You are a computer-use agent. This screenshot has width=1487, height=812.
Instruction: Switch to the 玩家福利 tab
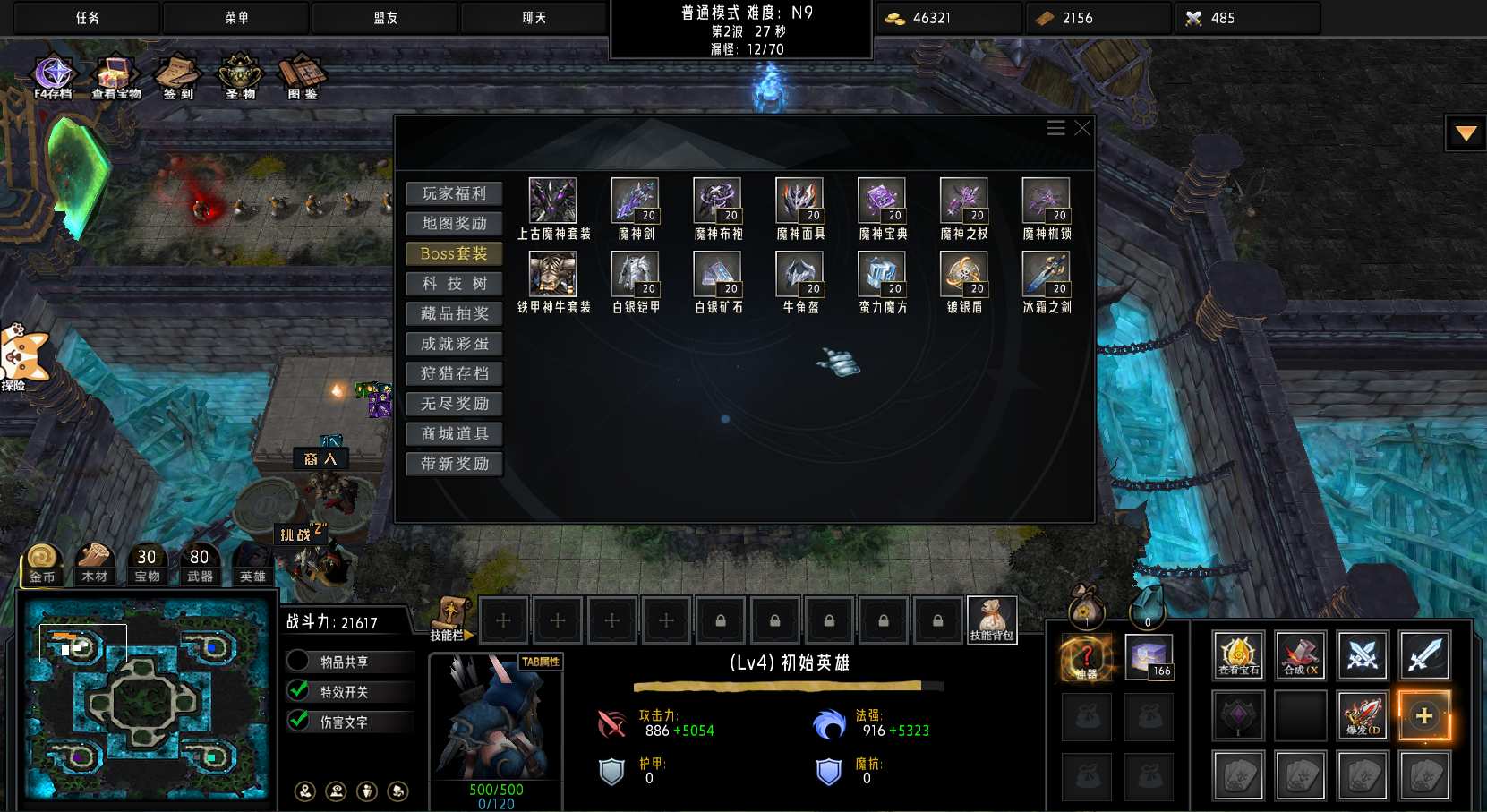point(454,193)
